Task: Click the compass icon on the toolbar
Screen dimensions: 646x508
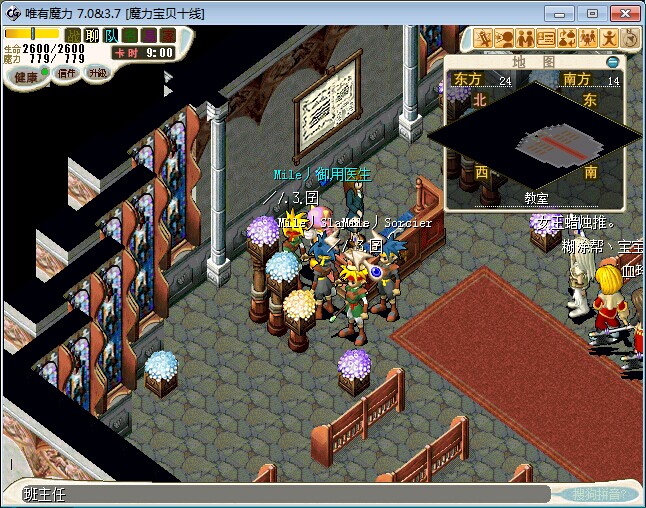Action: (630, 38)
